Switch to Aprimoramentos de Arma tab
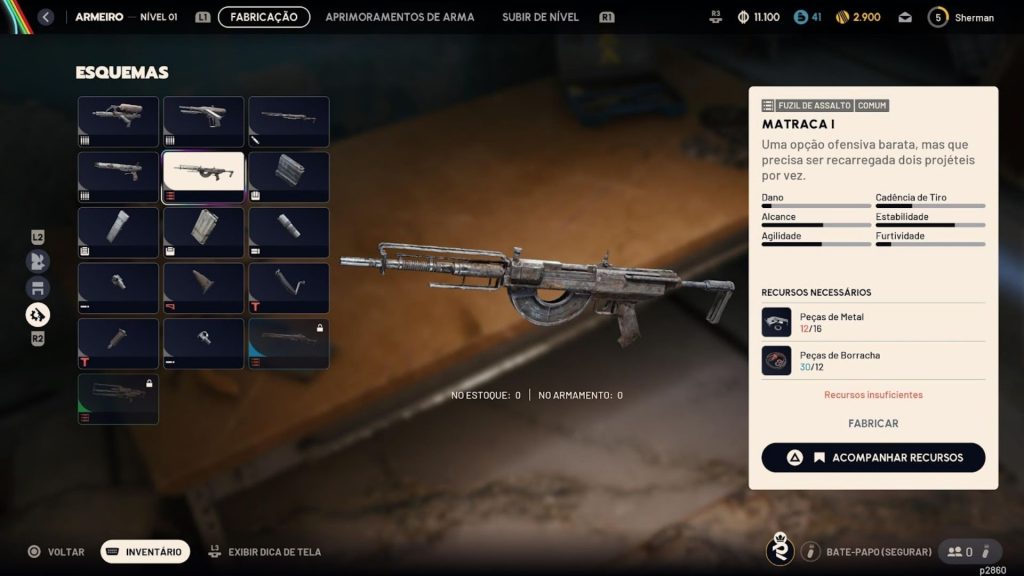Viewport: 1024px width, 576px height. point(400,17)
